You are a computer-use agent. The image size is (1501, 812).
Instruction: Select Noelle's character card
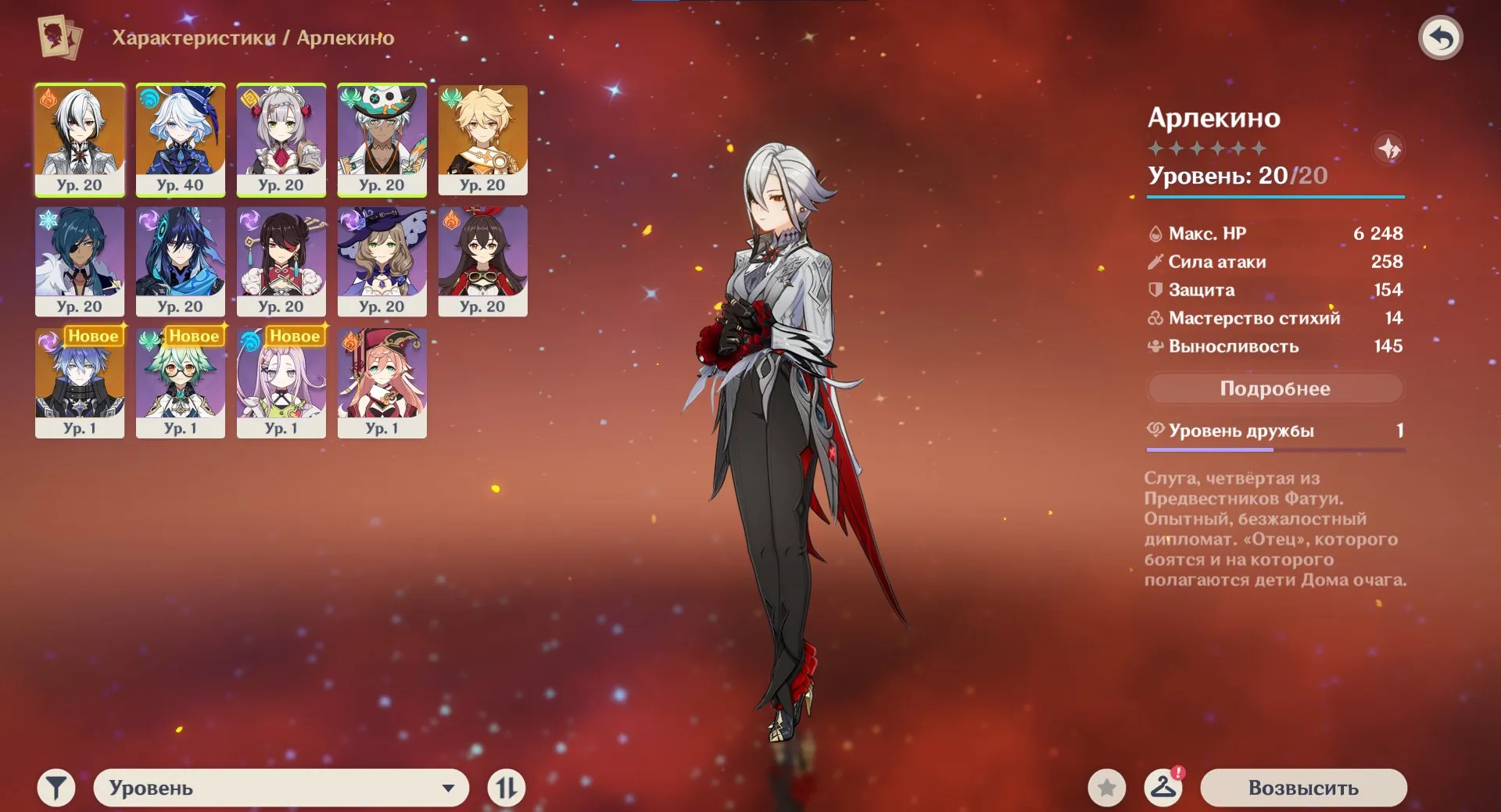[x=281, y=139]
